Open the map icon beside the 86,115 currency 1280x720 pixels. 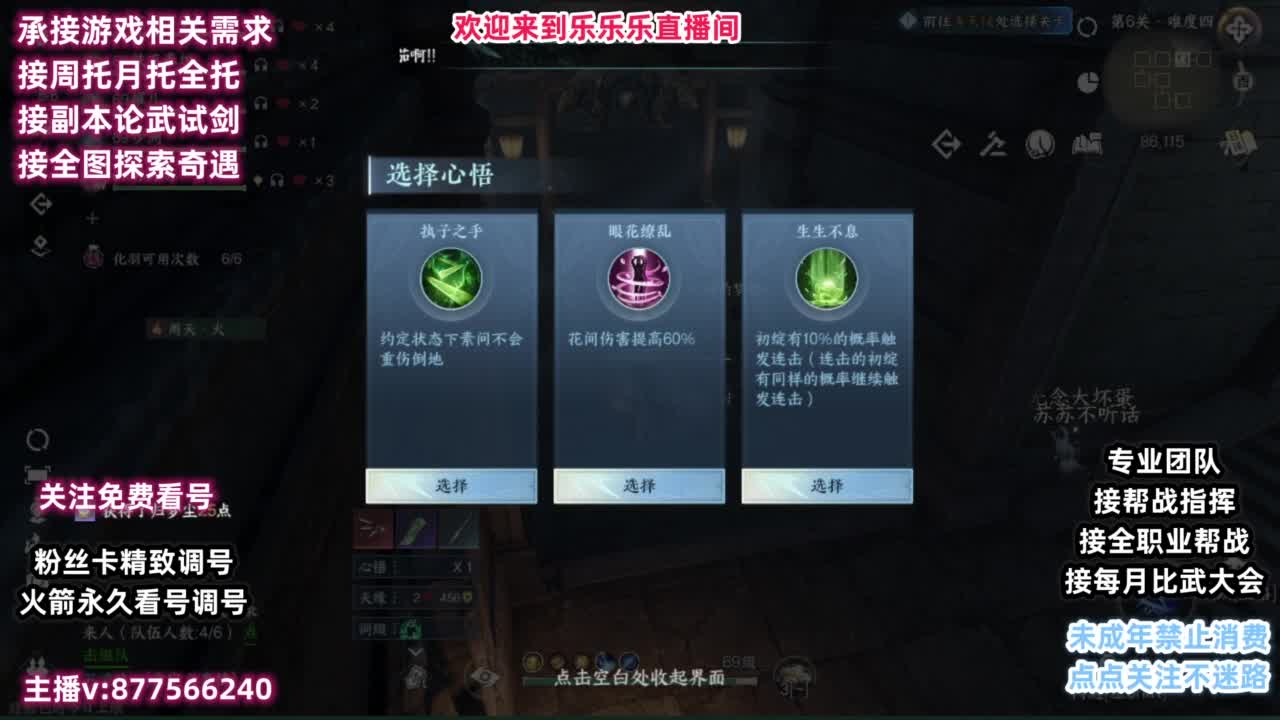coord(1087,143)
